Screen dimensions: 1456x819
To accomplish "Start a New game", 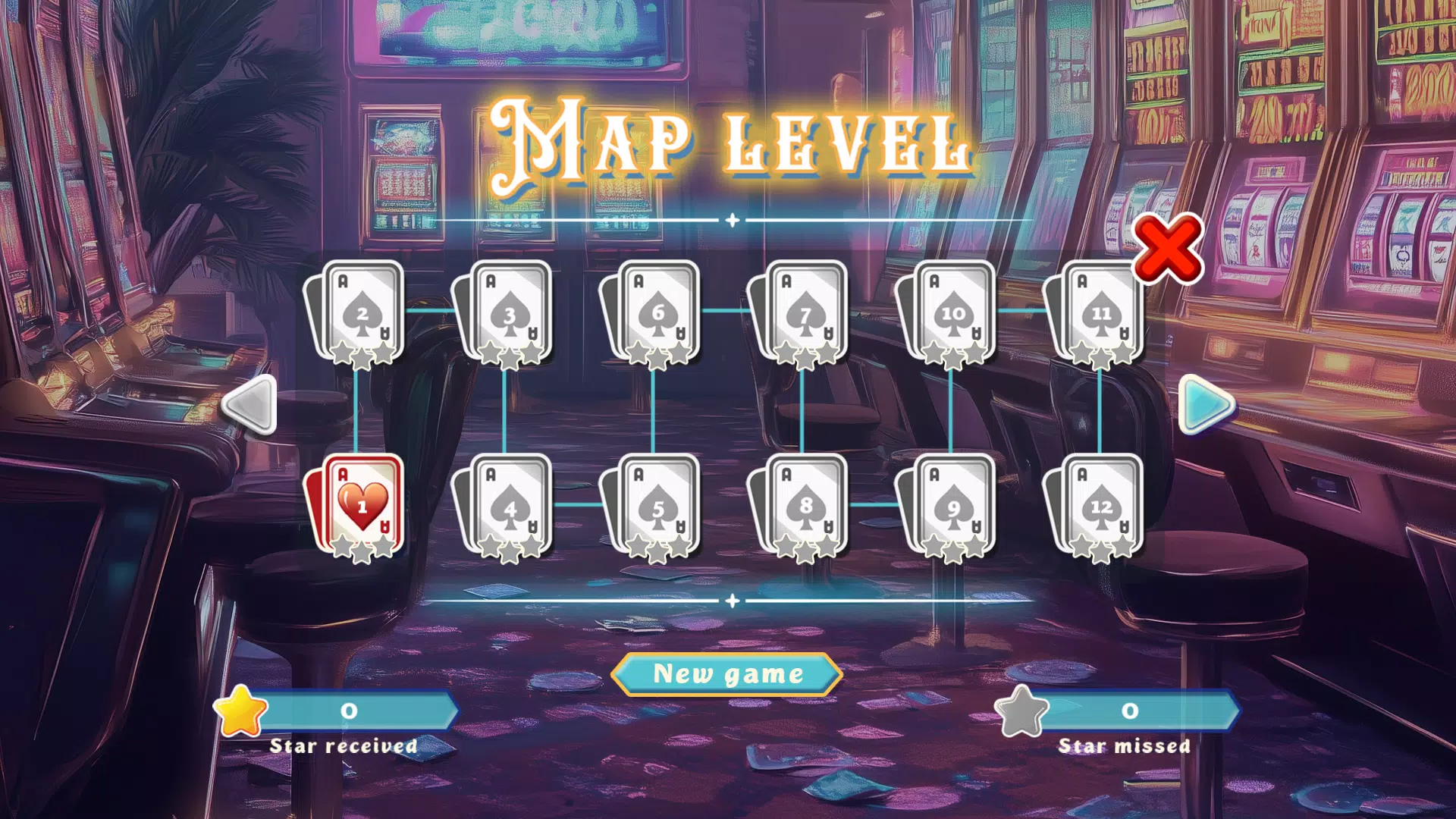I will [x=727, y=673].
